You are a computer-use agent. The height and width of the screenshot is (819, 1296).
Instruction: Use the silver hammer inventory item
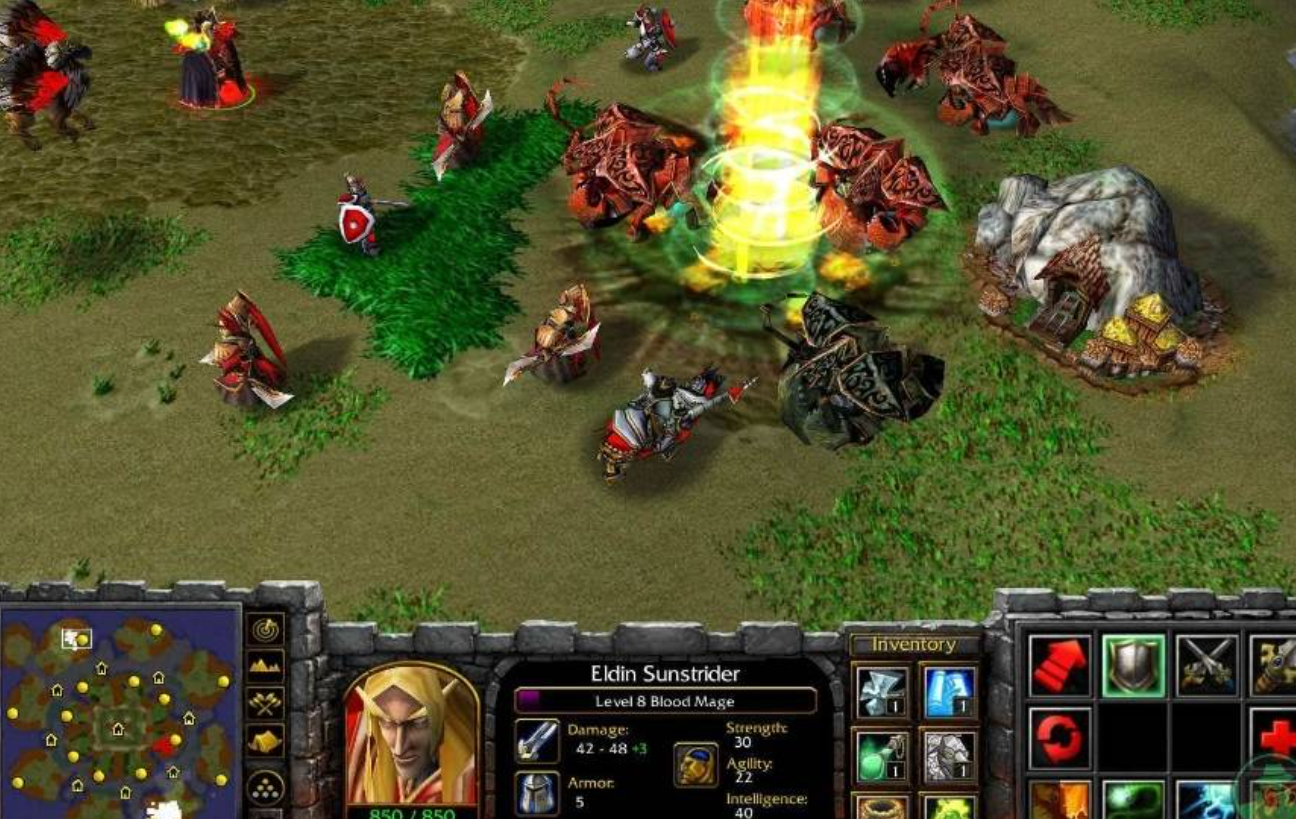click(882, 692)
